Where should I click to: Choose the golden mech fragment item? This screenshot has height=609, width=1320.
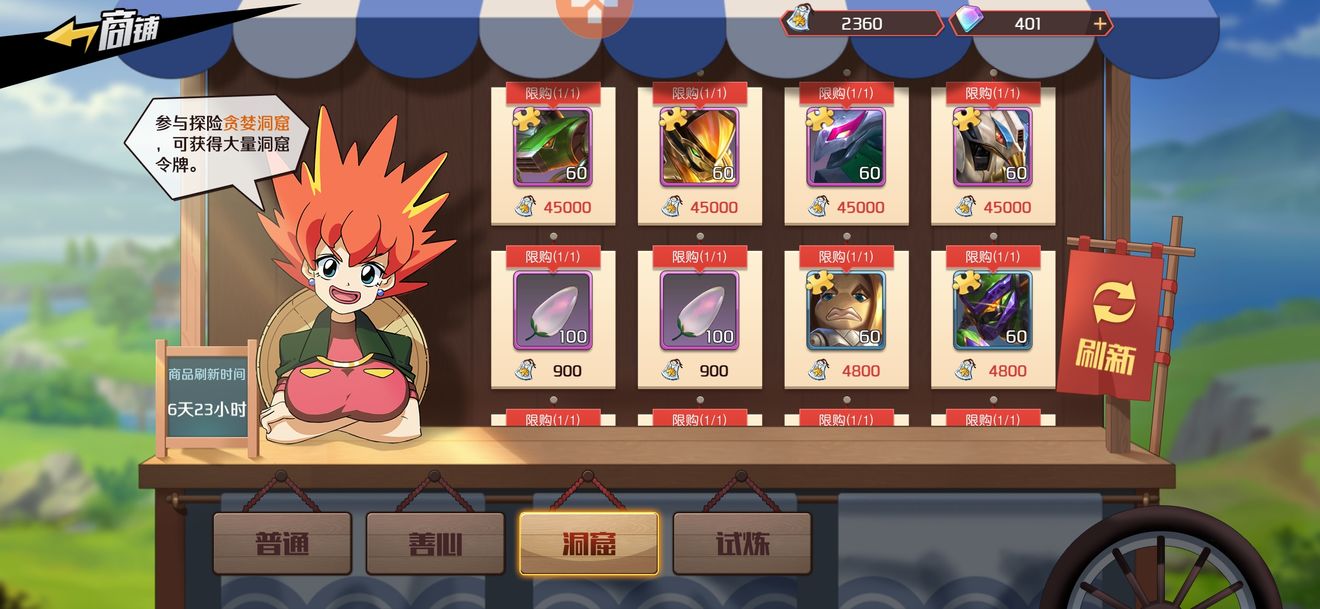[699, 148]
